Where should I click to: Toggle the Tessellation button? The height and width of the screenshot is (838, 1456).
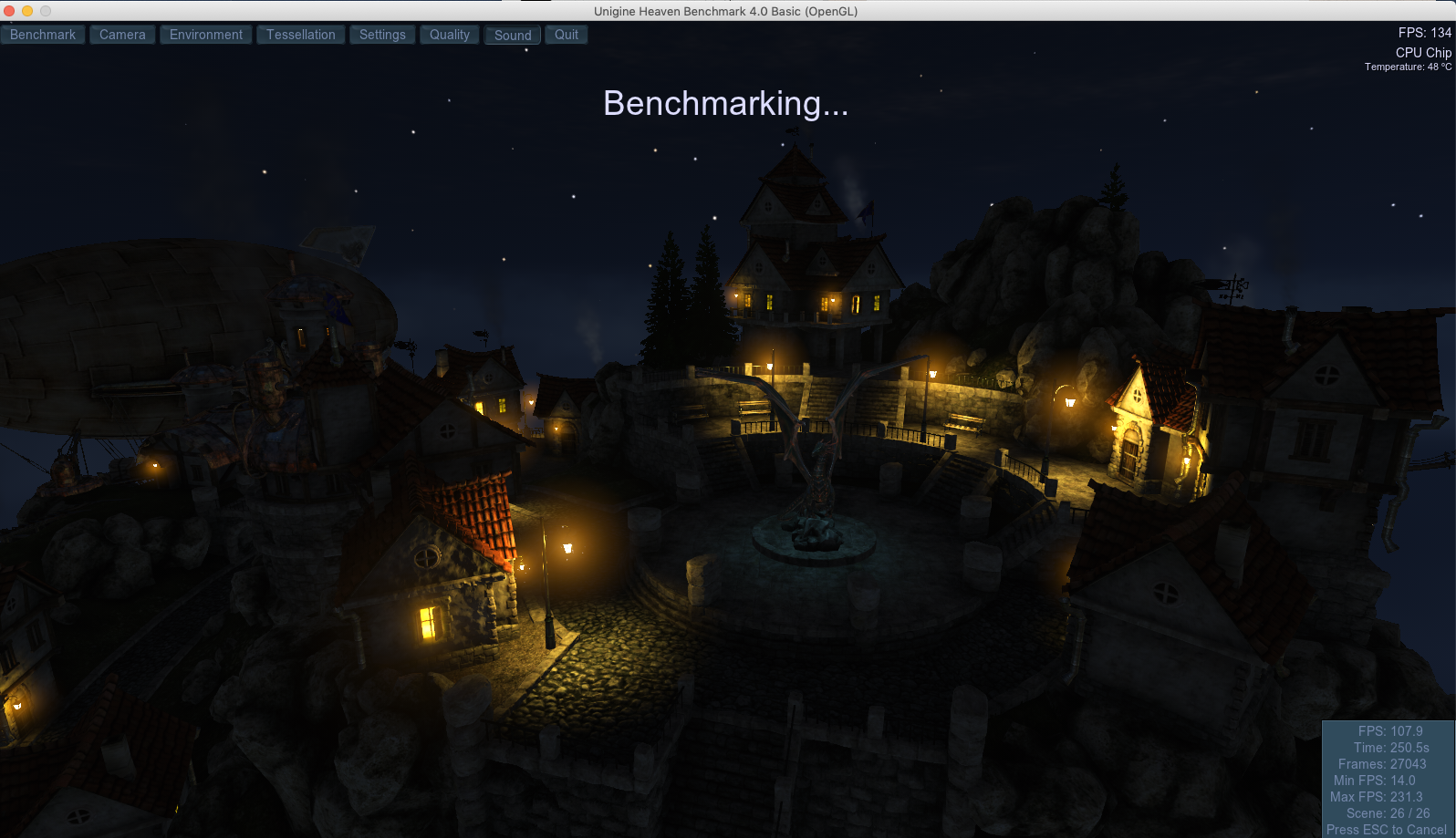pyautogui.click(x=301, y=35)
